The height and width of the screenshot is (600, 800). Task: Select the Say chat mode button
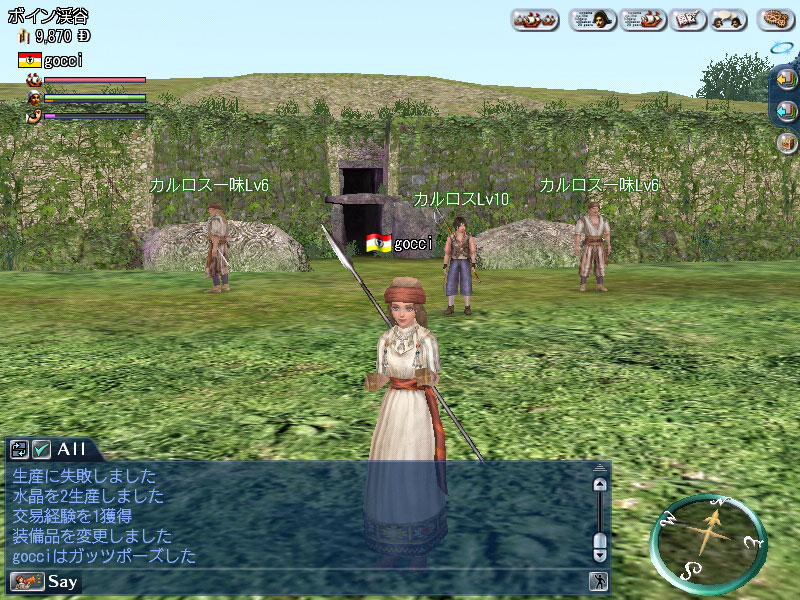coord(62,581)
